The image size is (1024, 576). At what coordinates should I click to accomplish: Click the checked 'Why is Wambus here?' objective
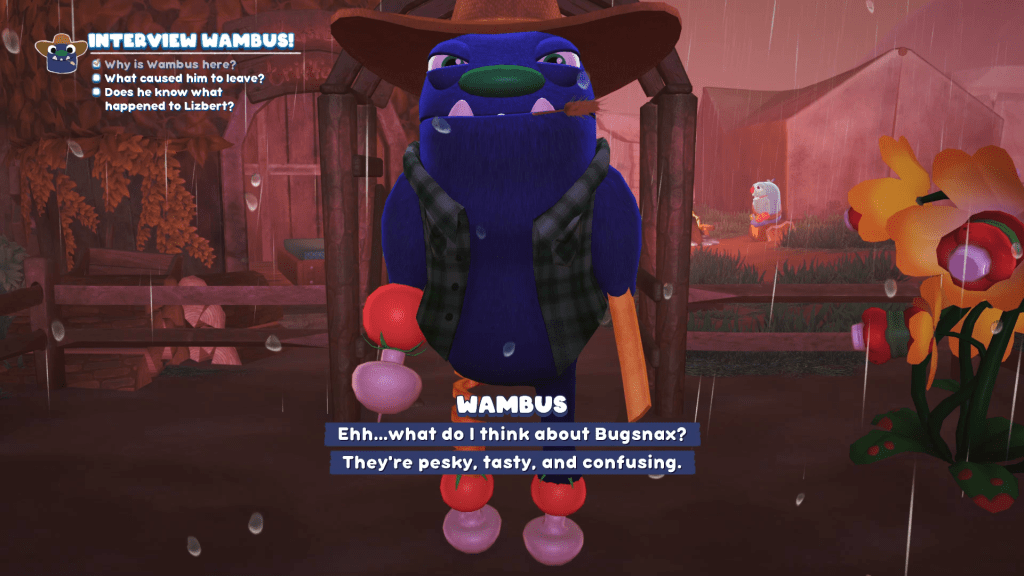tap(171, 64)
